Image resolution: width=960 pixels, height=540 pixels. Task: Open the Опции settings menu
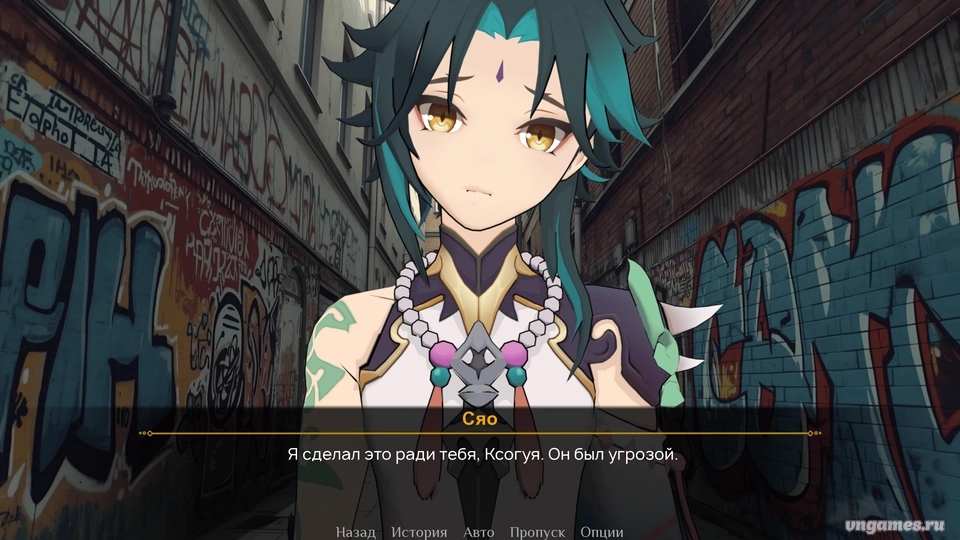pyautogui.click(x=601, y=532)
